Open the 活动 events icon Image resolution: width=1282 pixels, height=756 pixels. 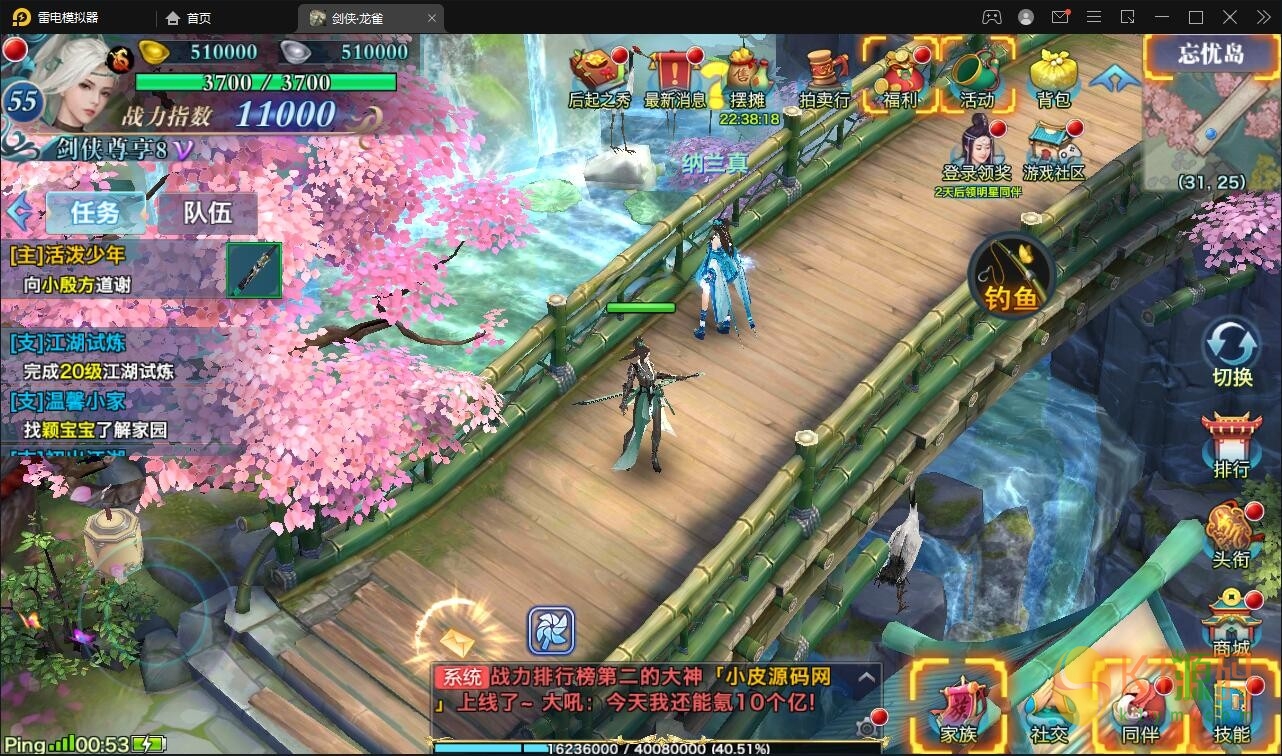pos(978,73)
